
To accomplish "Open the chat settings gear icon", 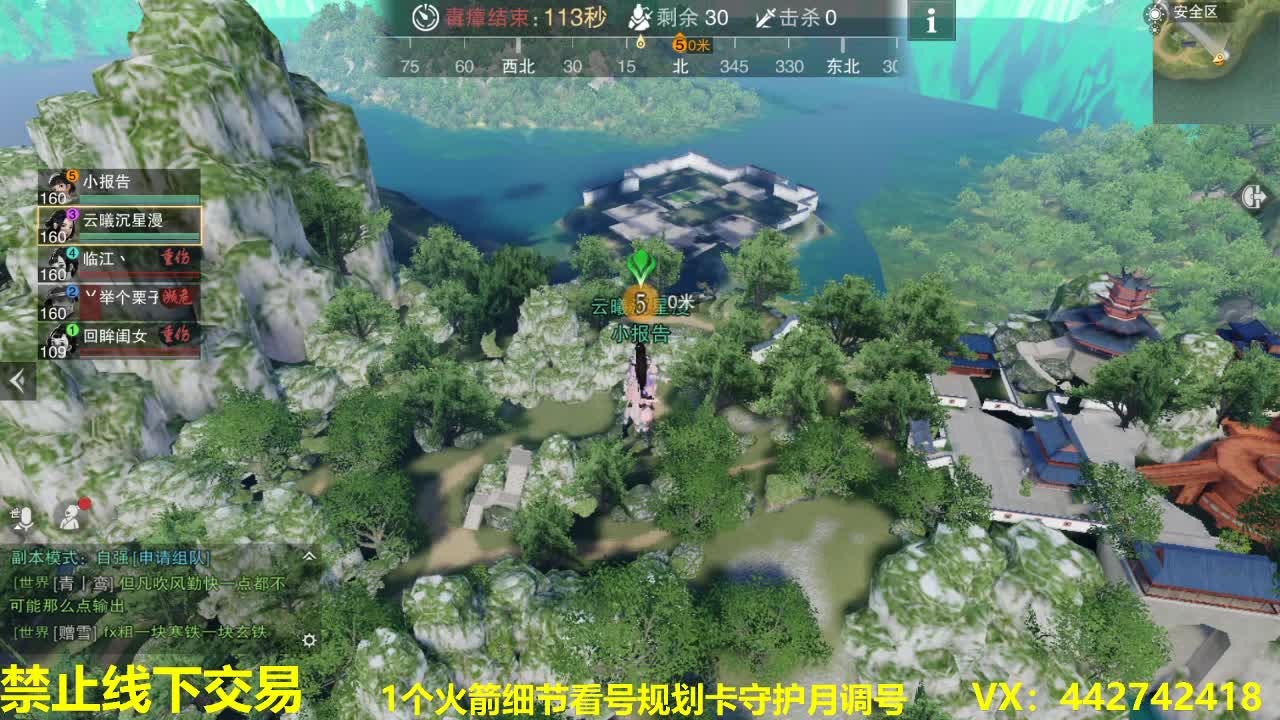I will click(310, 641).
